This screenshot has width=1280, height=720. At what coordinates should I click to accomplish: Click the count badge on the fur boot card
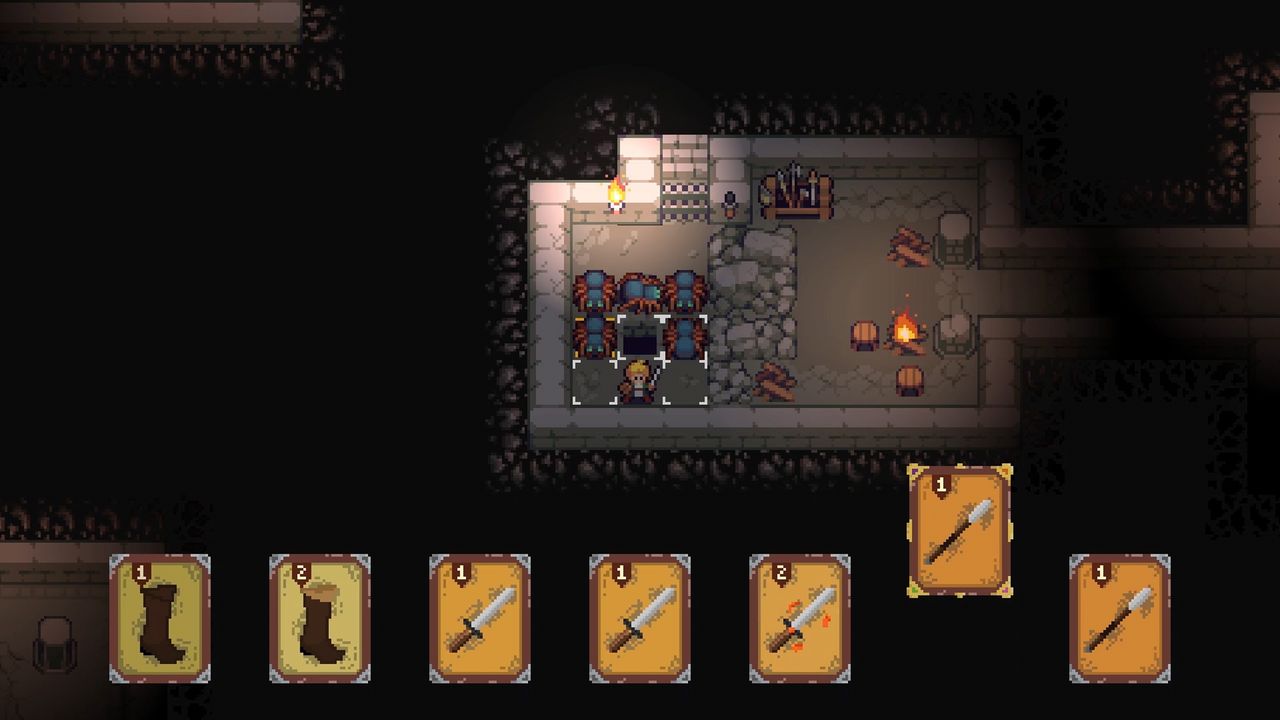302,573
